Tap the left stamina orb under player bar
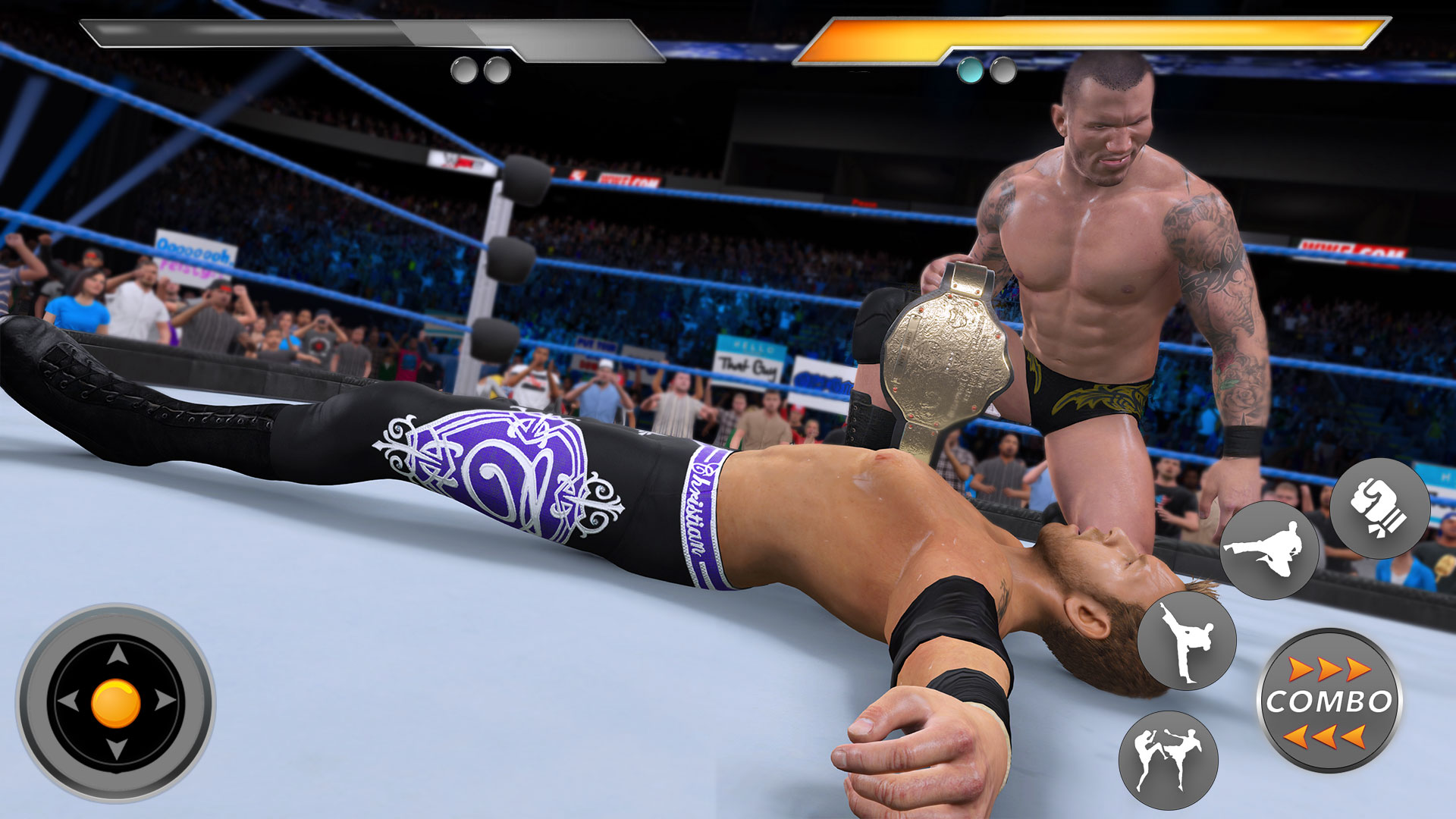This screenshot has width=1456, height=819. pos(463,69)
